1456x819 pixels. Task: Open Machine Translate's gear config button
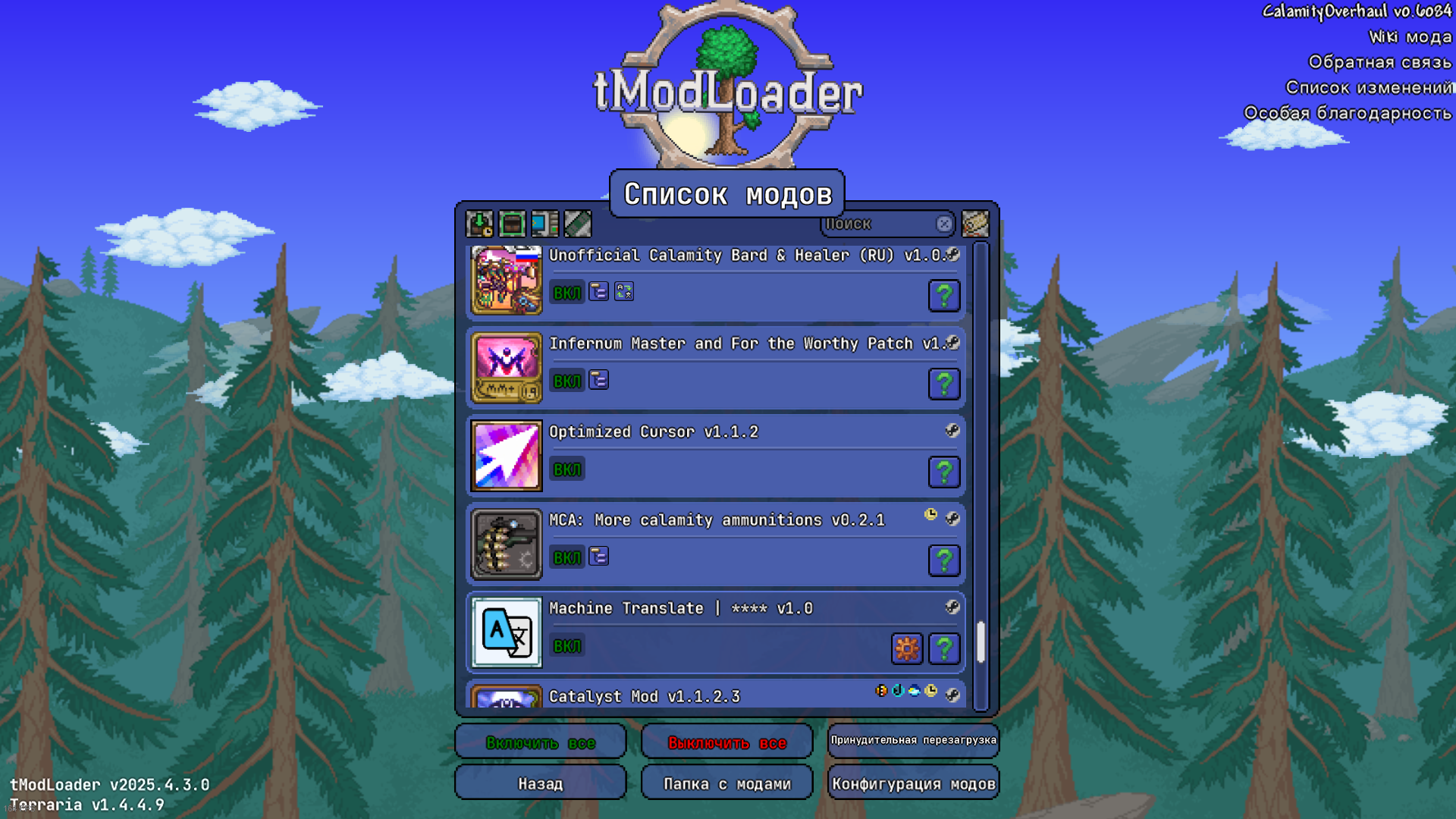[x=907, y=648]
